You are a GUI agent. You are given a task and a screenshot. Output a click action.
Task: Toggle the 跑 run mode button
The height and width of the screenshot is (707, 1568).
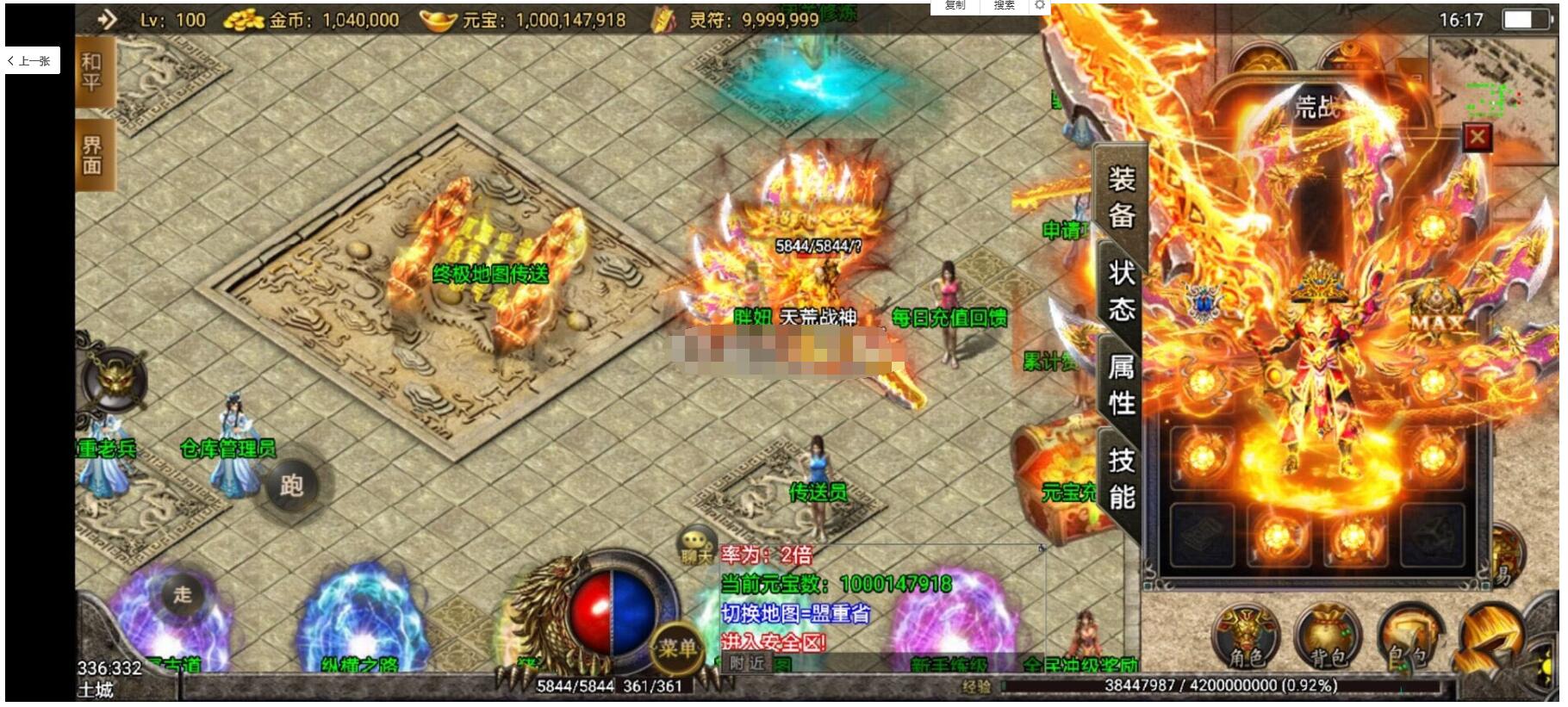click(290, 487)
